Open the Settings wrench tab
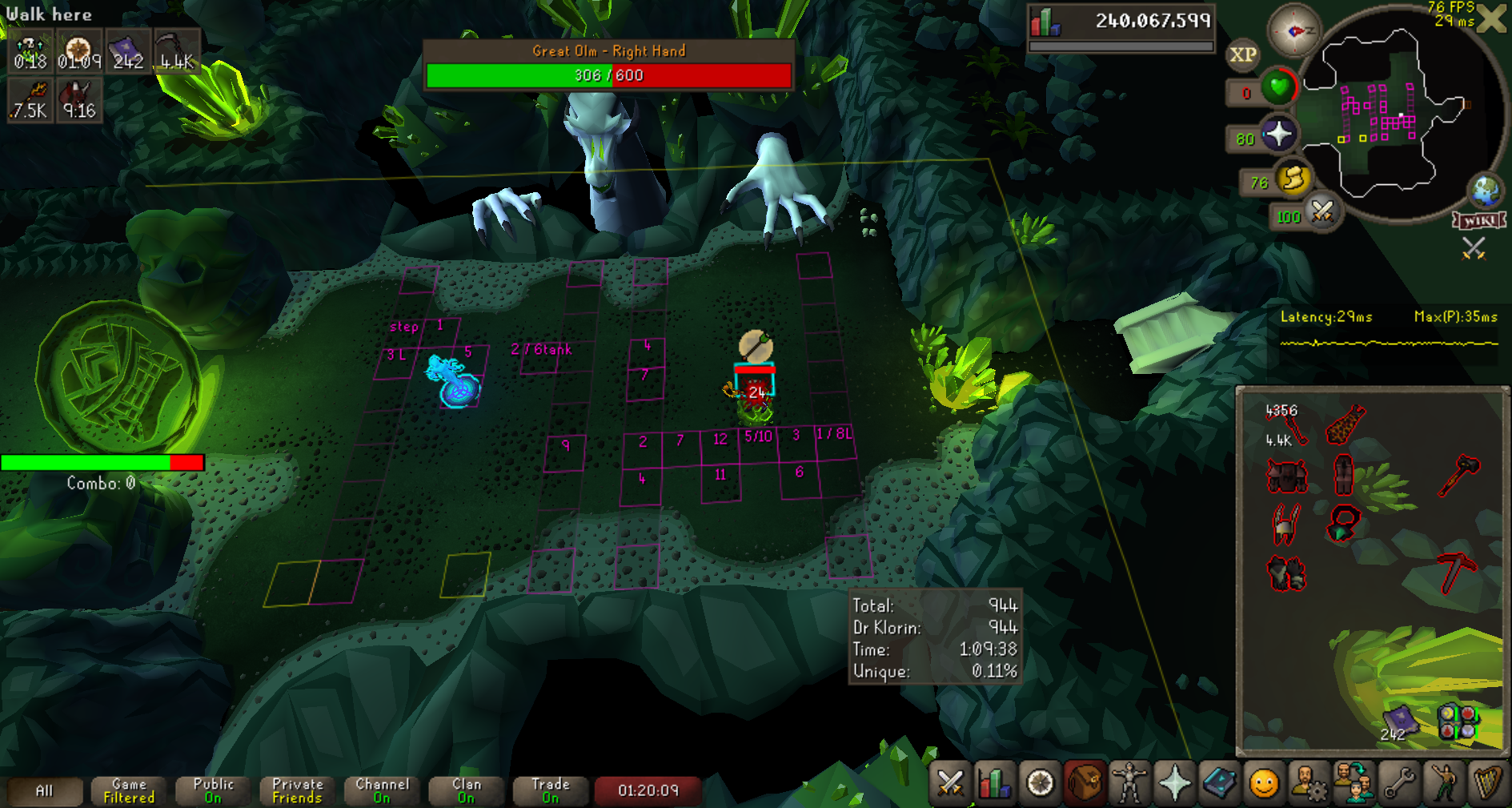The width and height of the screenshot is (1512, 808). [1398, 782]
